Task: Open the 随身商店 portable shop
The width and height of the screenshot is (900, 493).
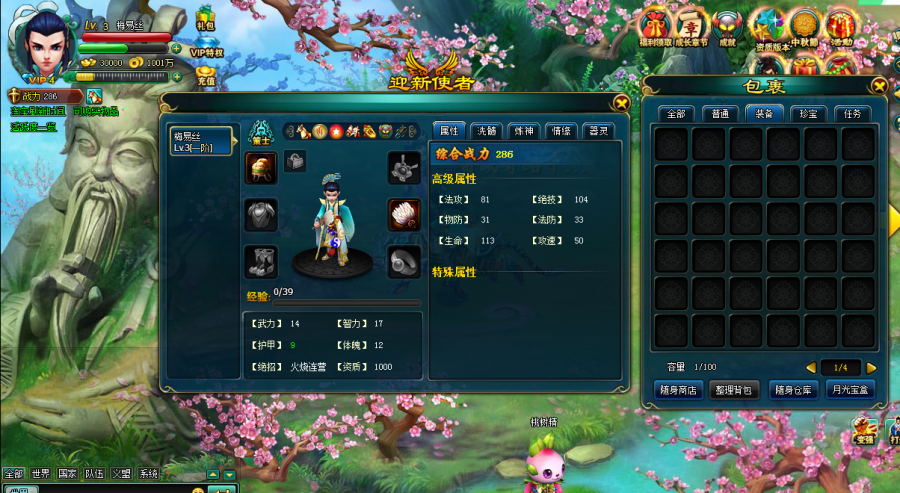Action: point(677,389)
